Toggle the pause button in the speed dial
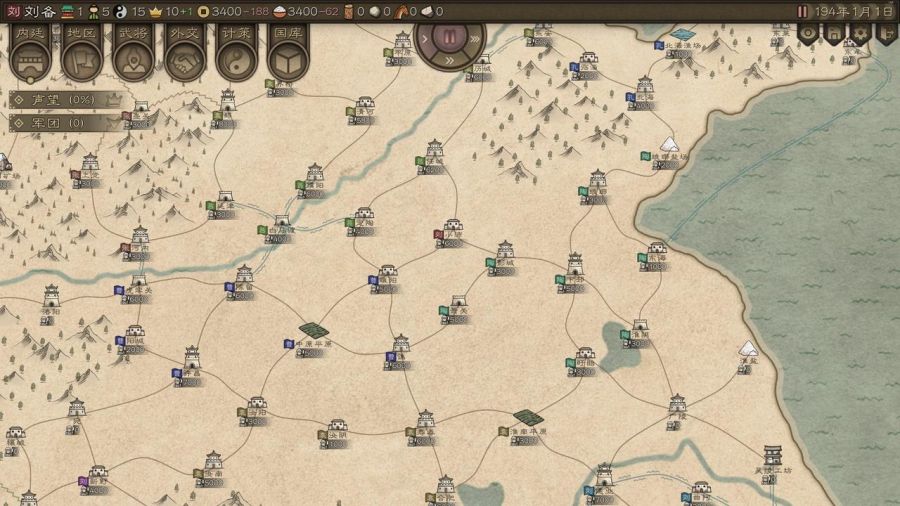Screen dimensions: 900x506 click(x=449, y=39)
